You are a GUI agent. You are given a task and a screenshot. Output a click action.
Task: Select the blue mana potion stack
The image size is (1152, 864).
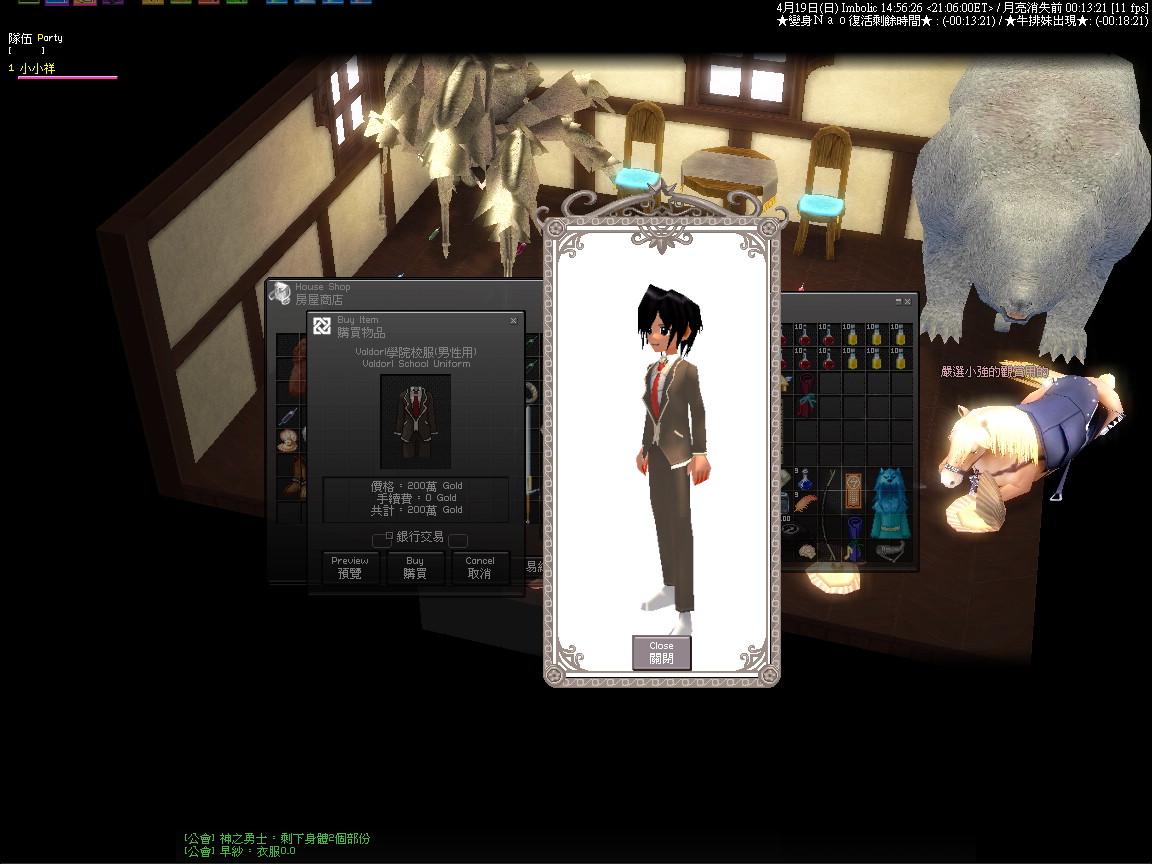coord(806,478)
